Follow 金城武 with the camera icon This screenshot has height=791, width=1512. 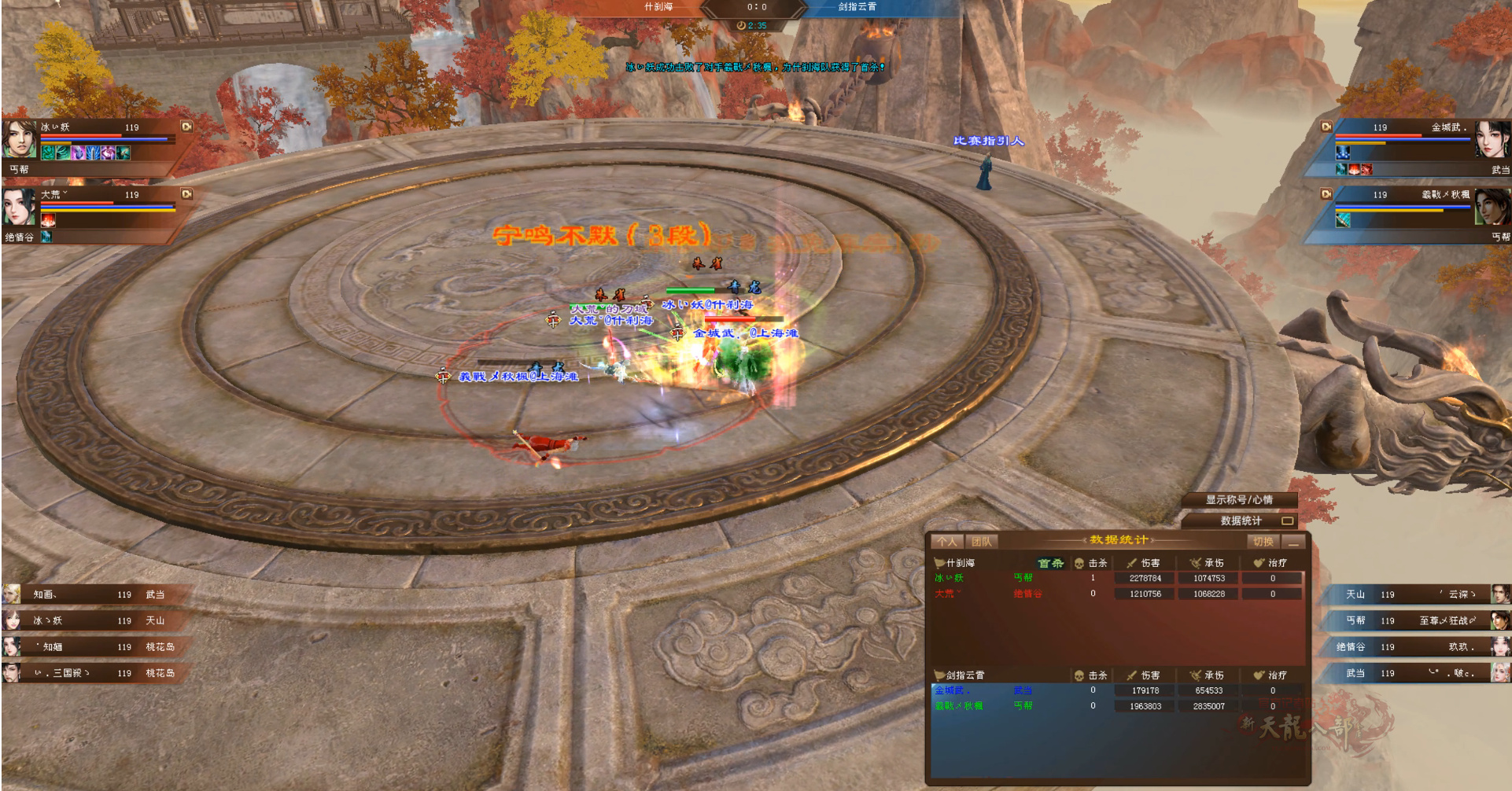[x=1326, y=127]
